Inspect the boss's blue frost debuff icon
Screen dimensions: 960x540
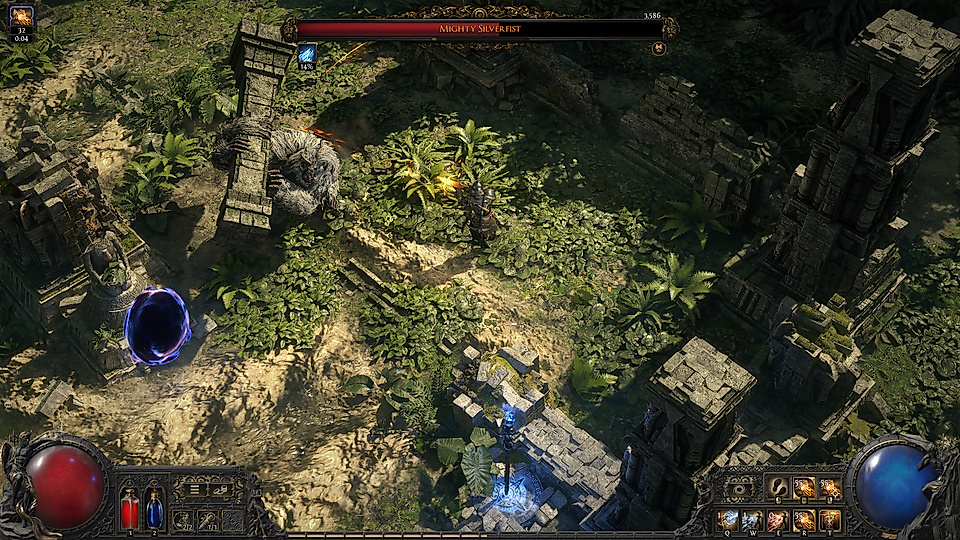[x=307, y=54]
